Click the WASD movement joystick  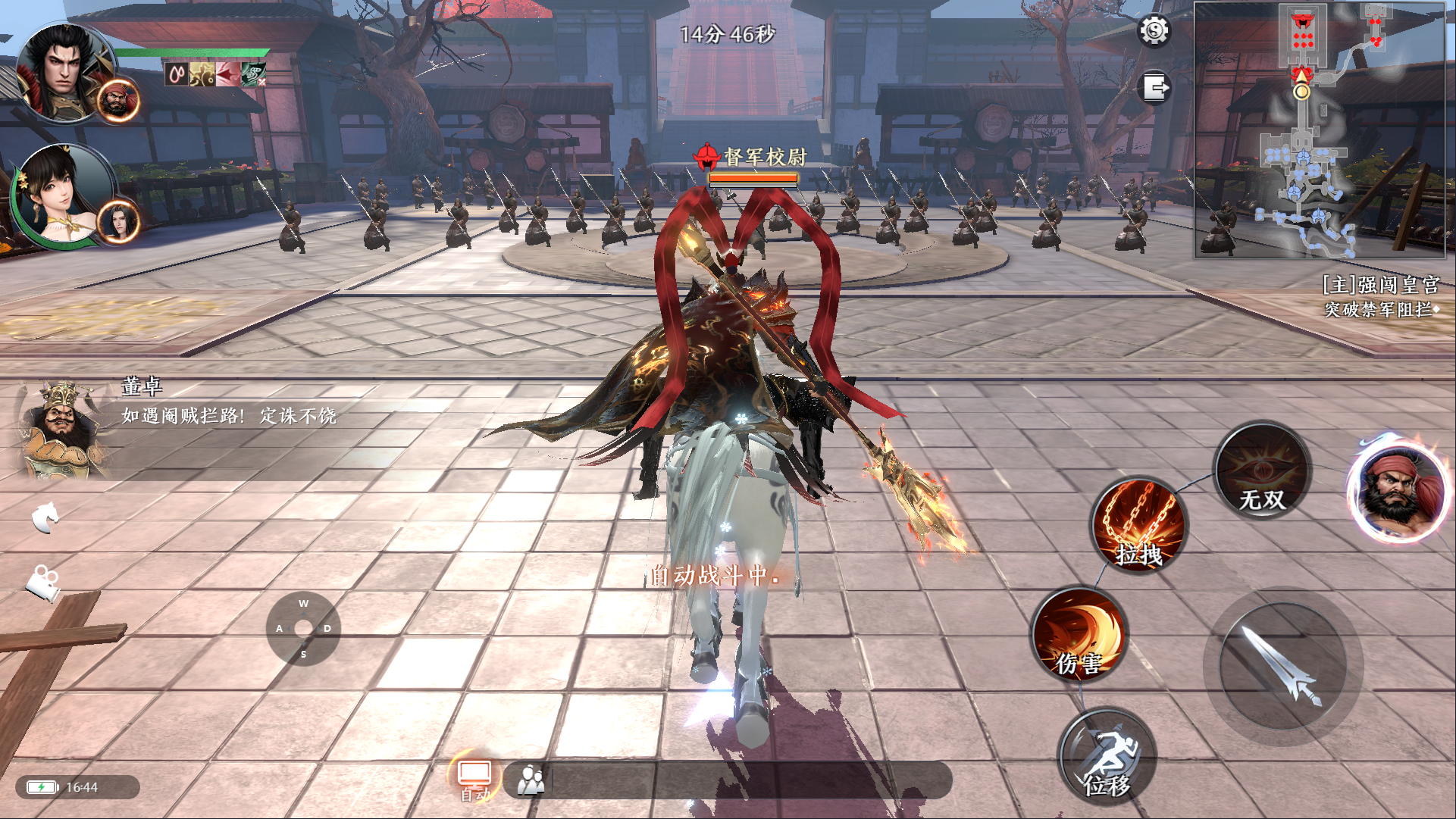(x=303, y=628)
